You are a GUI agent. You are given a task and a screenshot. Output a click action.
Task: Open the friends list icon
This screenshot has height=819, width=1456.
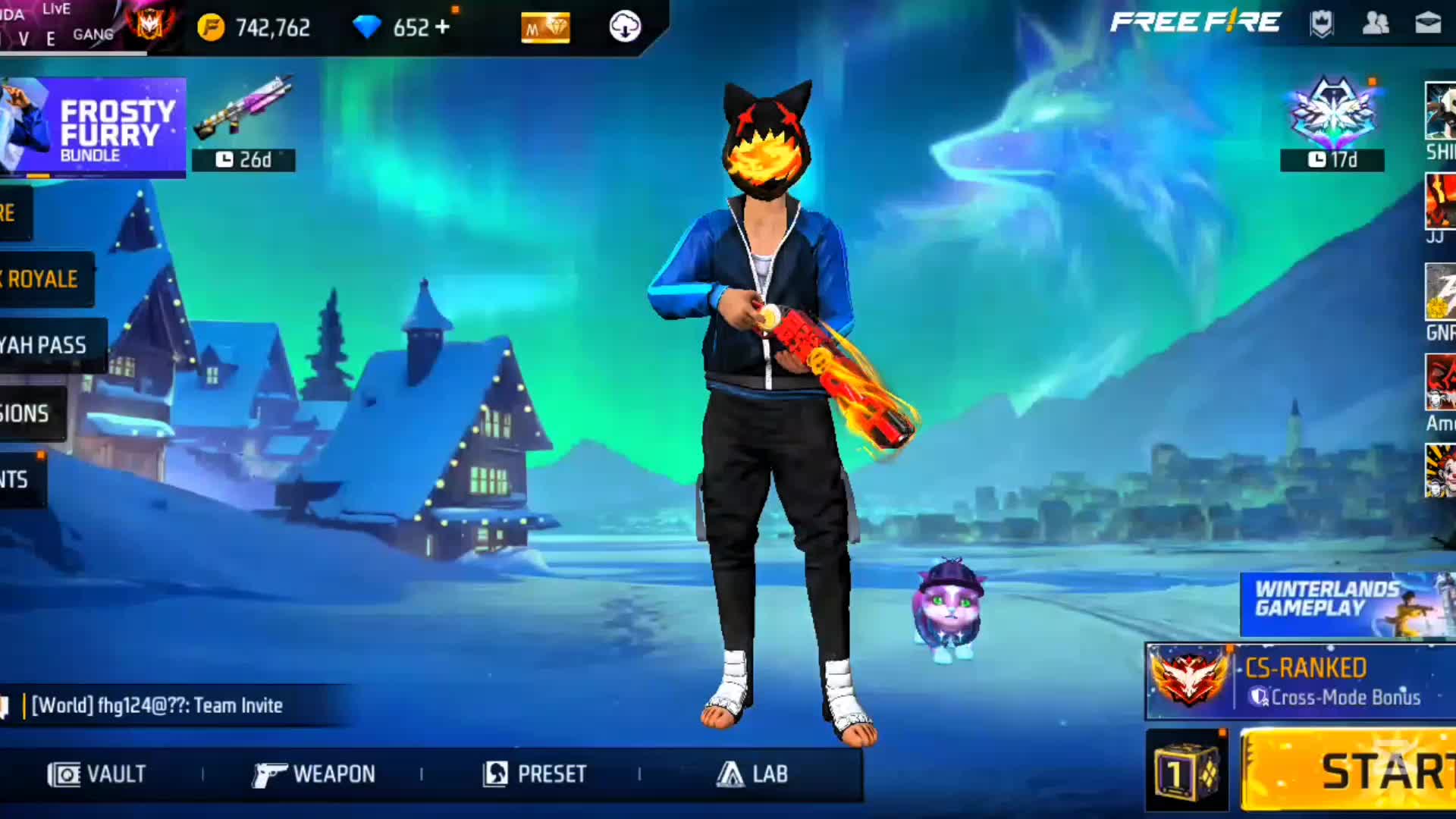click(x=1375, y=24)
